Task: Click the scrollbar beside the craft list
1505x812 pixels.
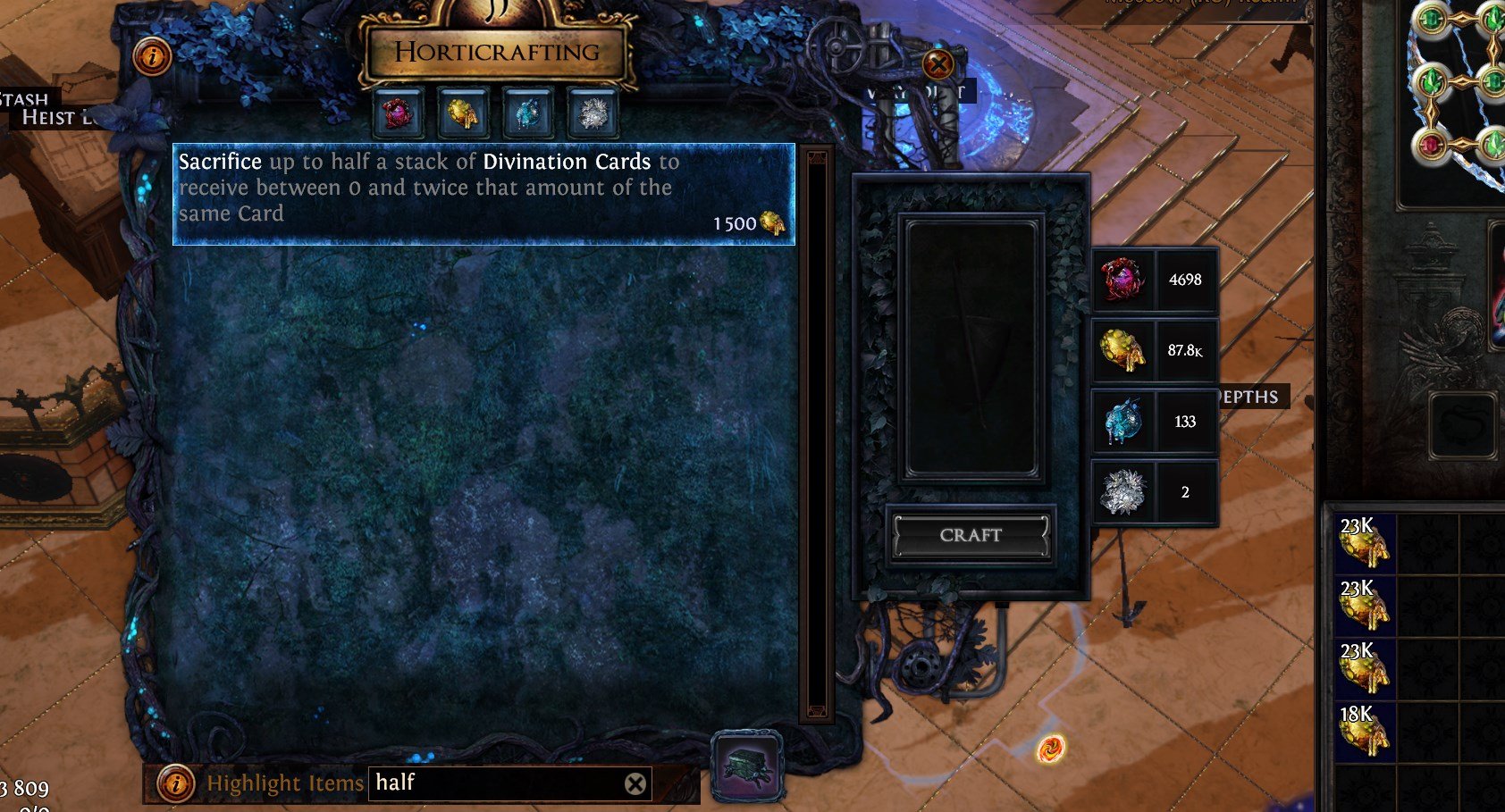Action: tap(816, 429)
